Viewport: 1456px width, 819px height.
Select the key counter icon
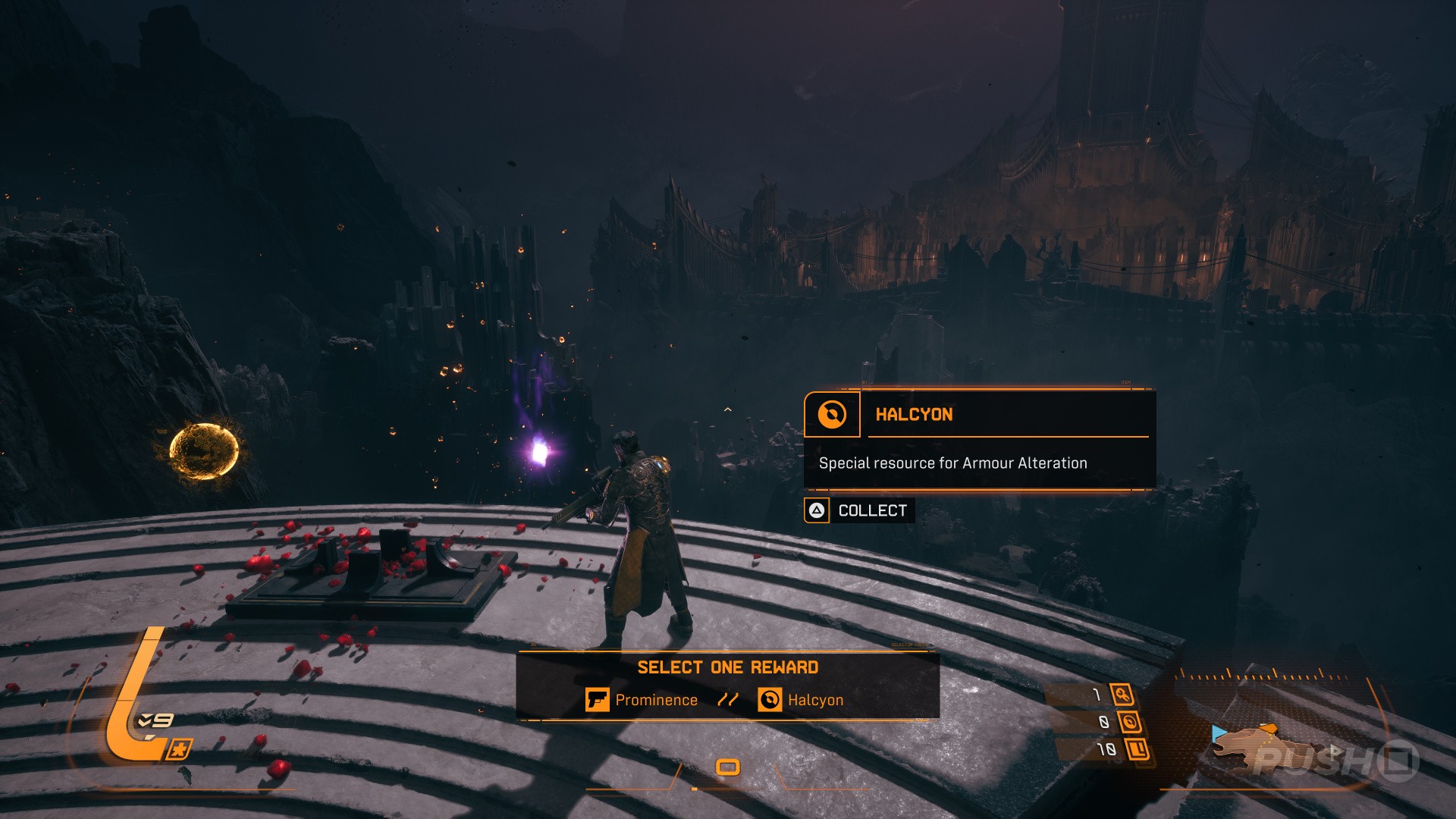(x=1122, y=694)
